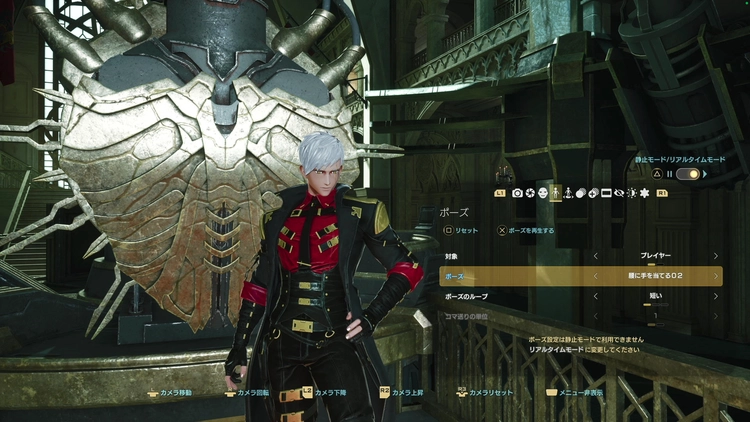The height and width of the screenshot is (422, 750).
Task: Click right arrow on ポーズのループ
Action: coord(716,296)
